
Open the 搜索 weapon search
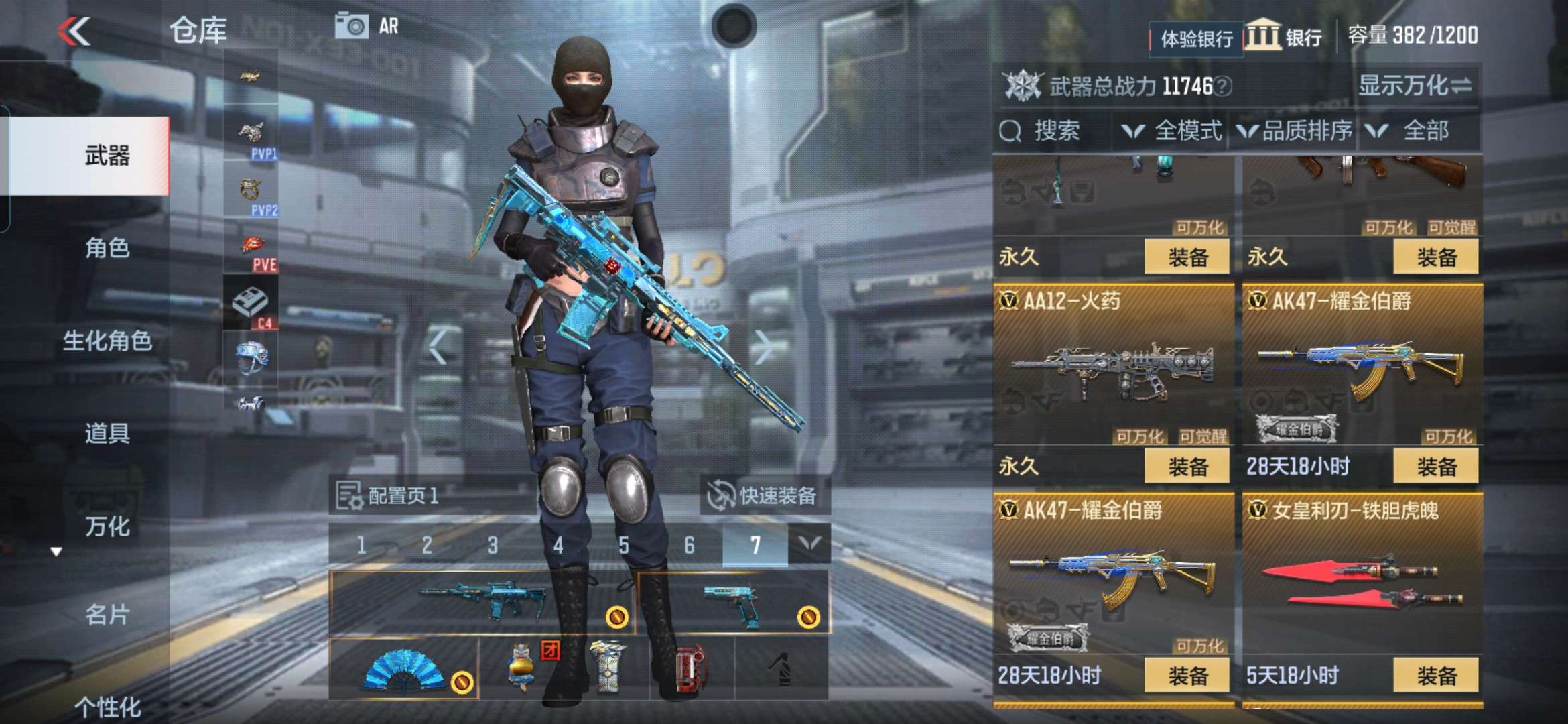pyautogui.click(x=1042, y=131)
